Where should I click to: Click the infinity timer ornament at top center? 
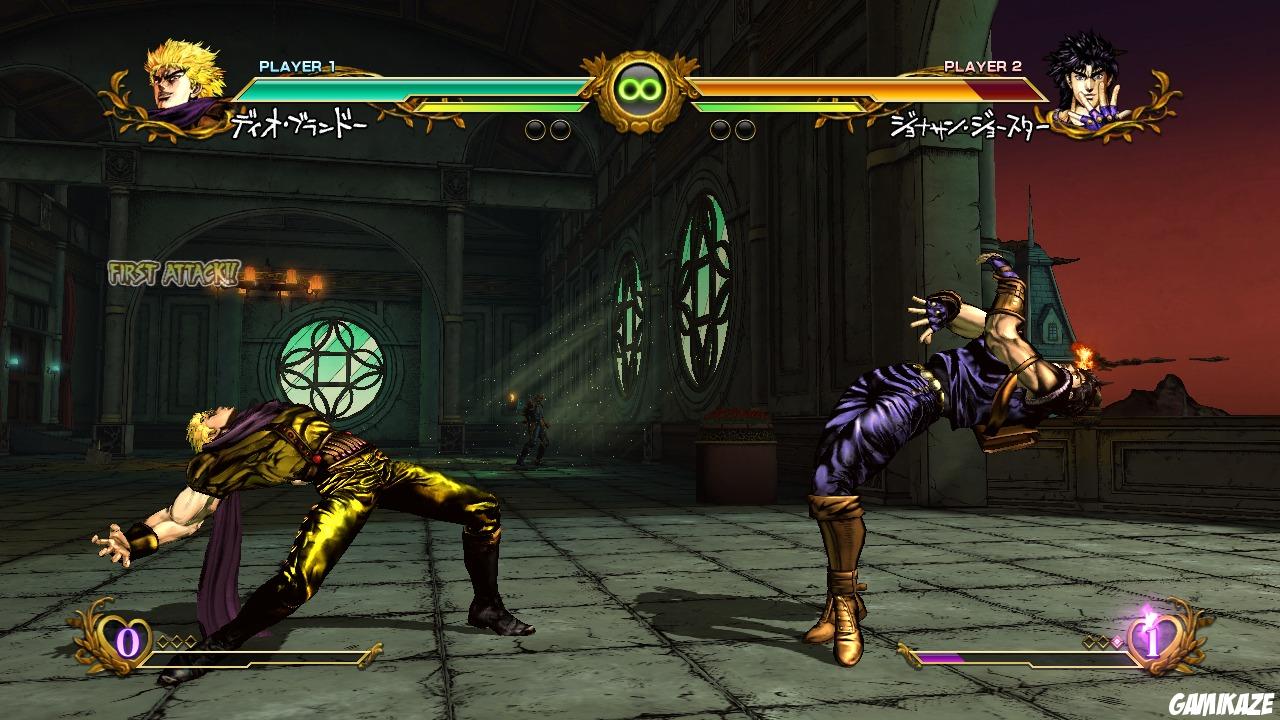coord(639,89)
